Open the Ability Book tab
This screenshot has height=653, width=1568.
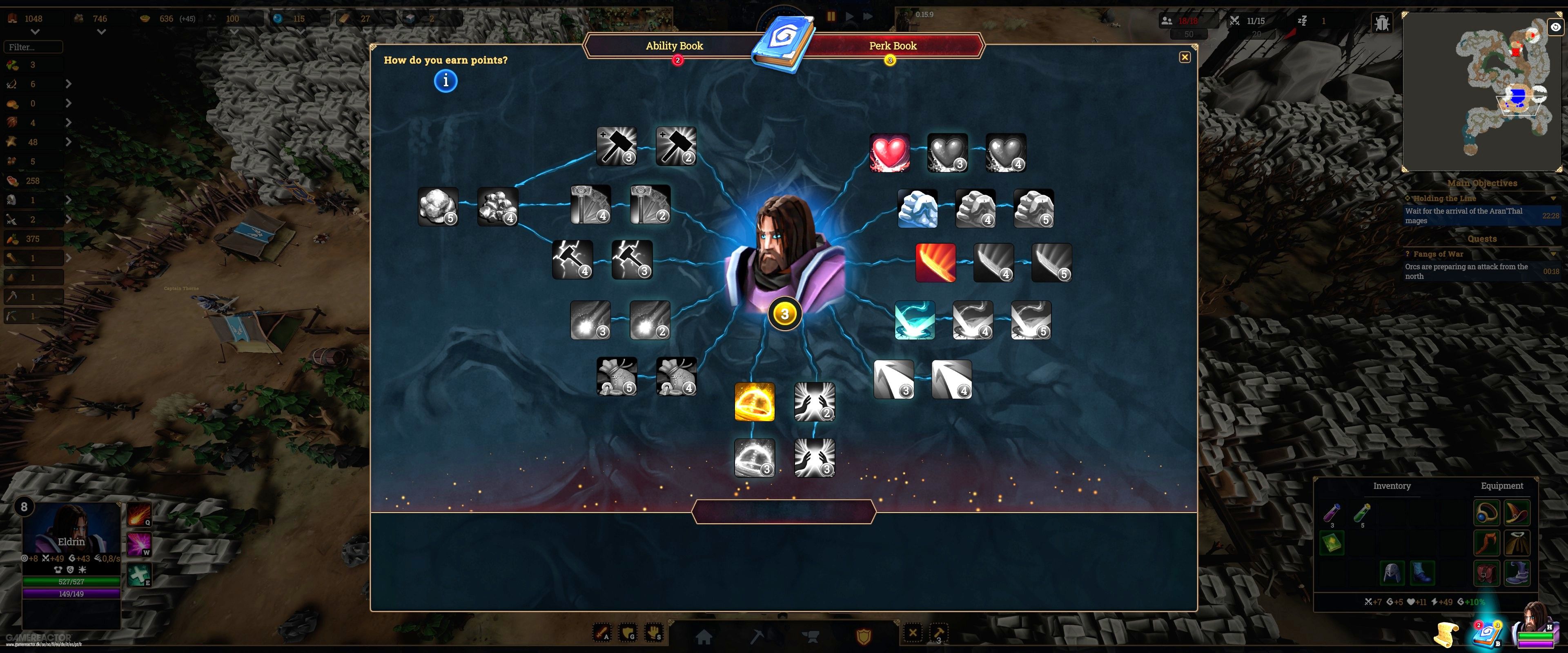point(675,46)
